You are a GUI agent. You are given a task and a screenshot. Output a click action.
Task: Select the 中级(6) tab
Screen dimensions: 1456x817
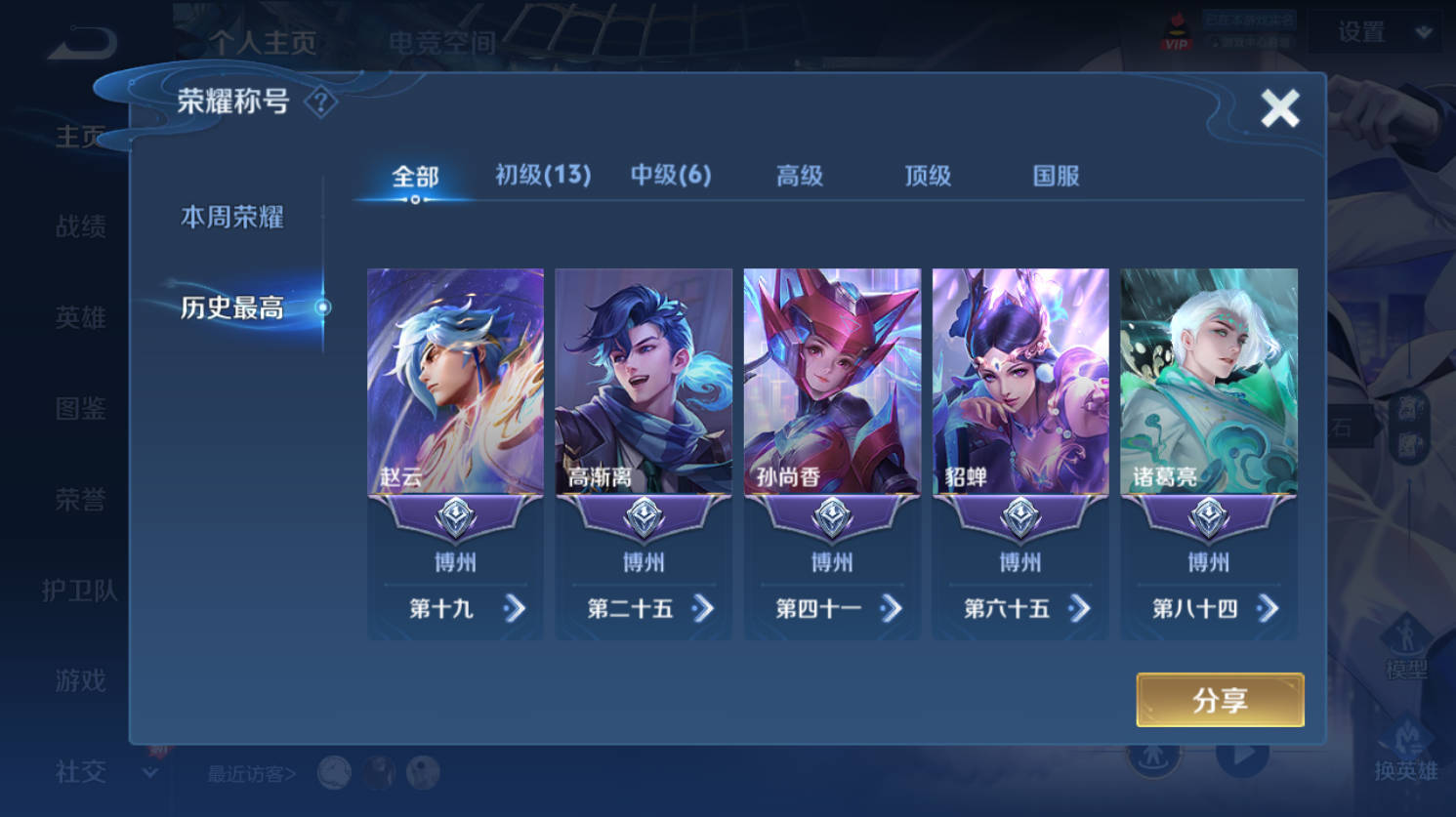[671, 176]
